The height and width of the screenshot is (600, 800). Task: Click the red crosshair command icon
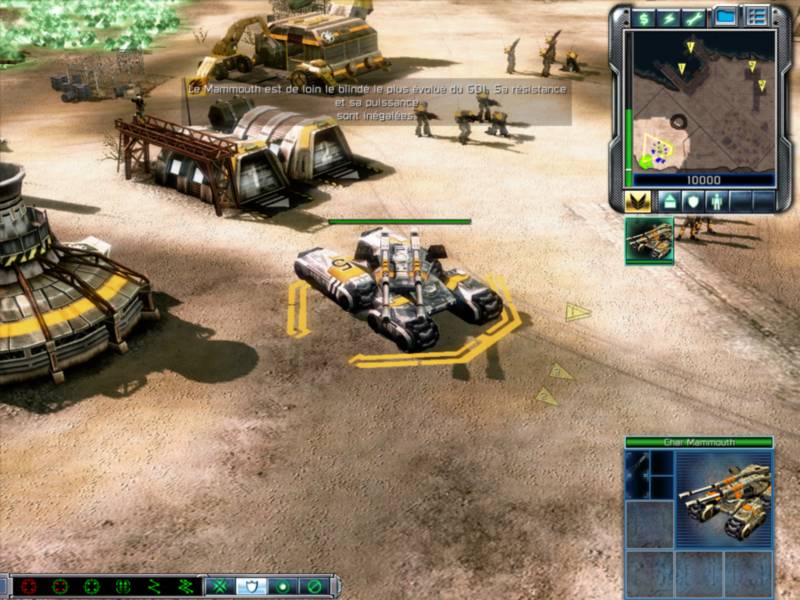30,586
